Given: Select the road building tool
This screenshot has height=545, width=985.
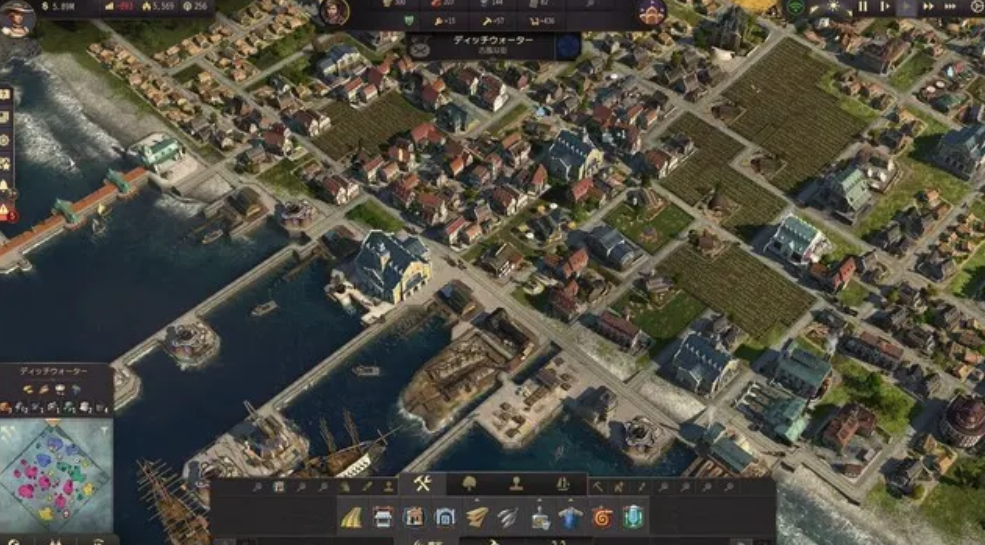Looking at the screenshot, I should [352, 517].
